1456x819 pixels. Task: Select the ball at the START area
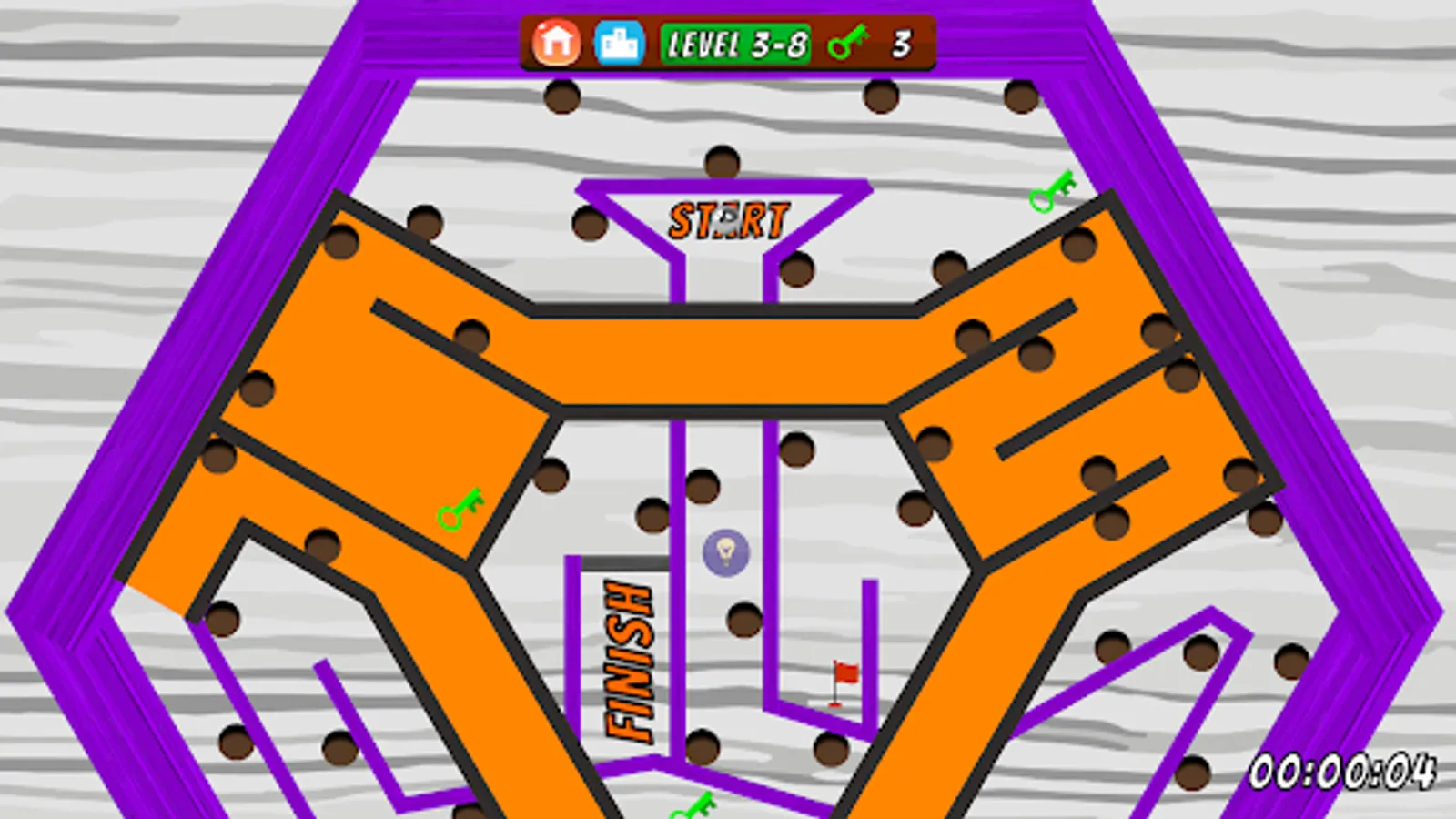click(728, 218)
